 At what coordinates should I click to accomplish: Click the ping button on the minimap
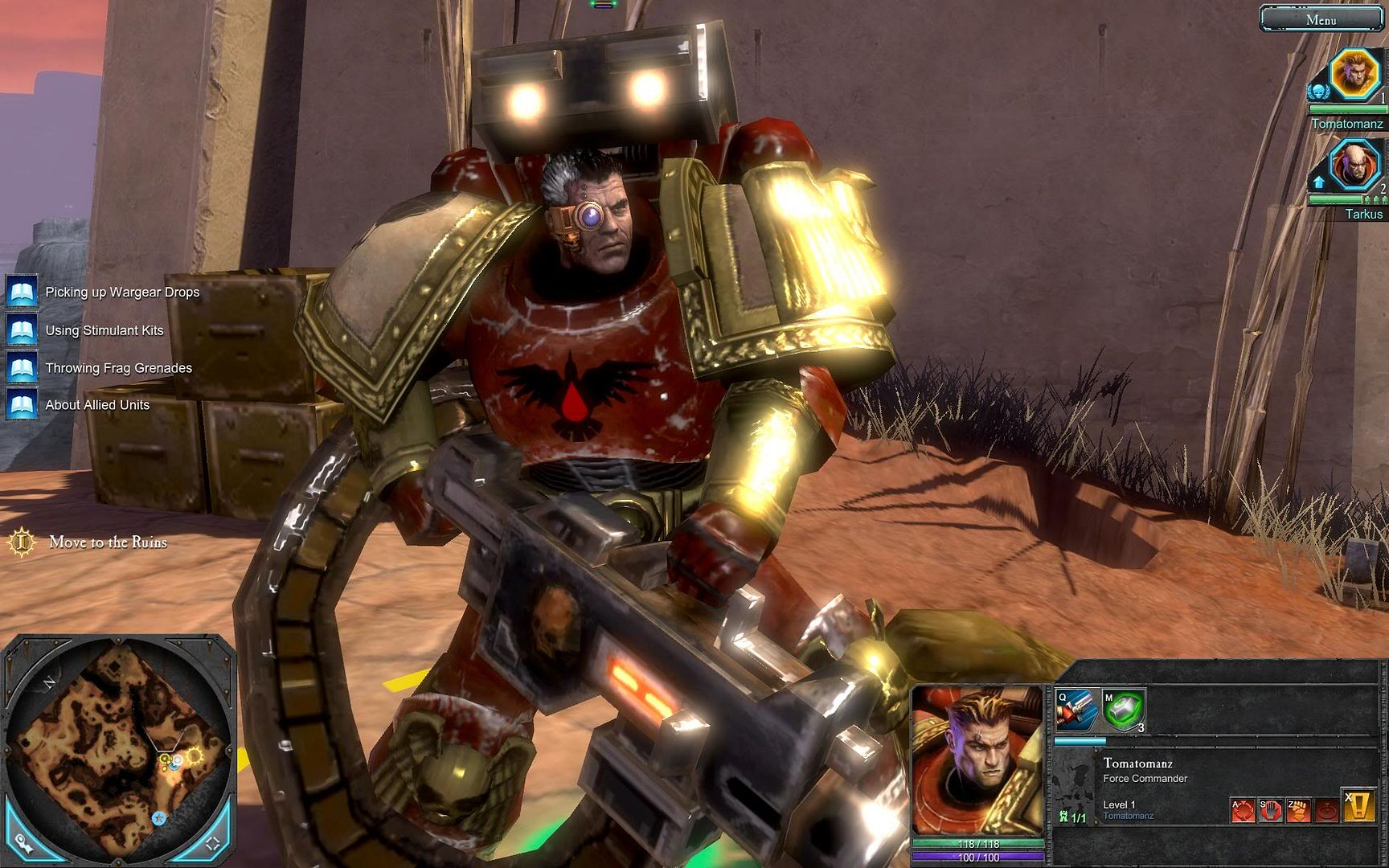click(24, 844)
